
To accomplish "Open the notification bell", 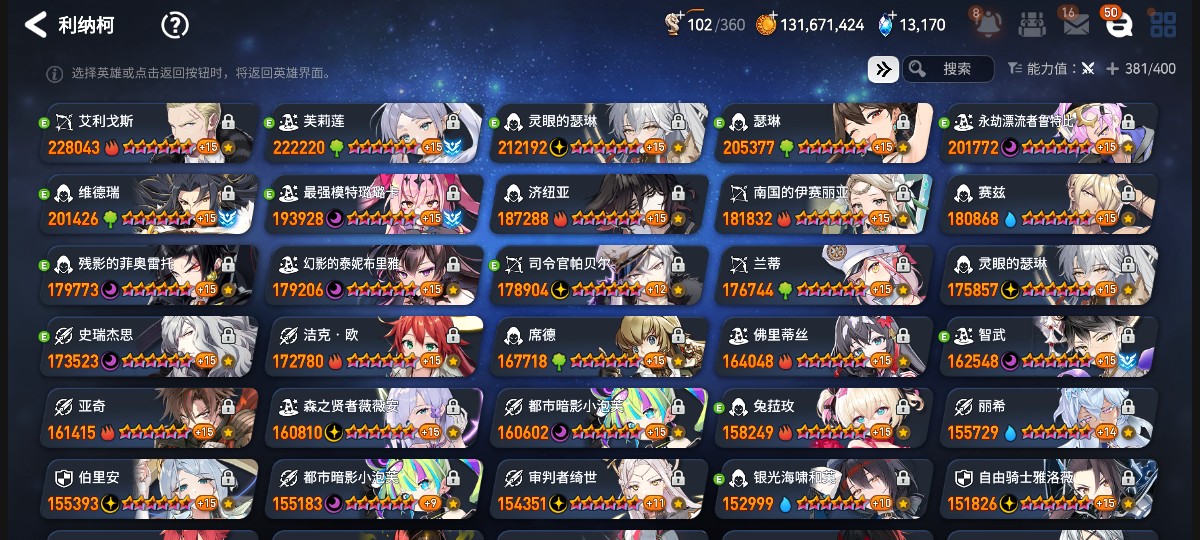I will (989, 25).
